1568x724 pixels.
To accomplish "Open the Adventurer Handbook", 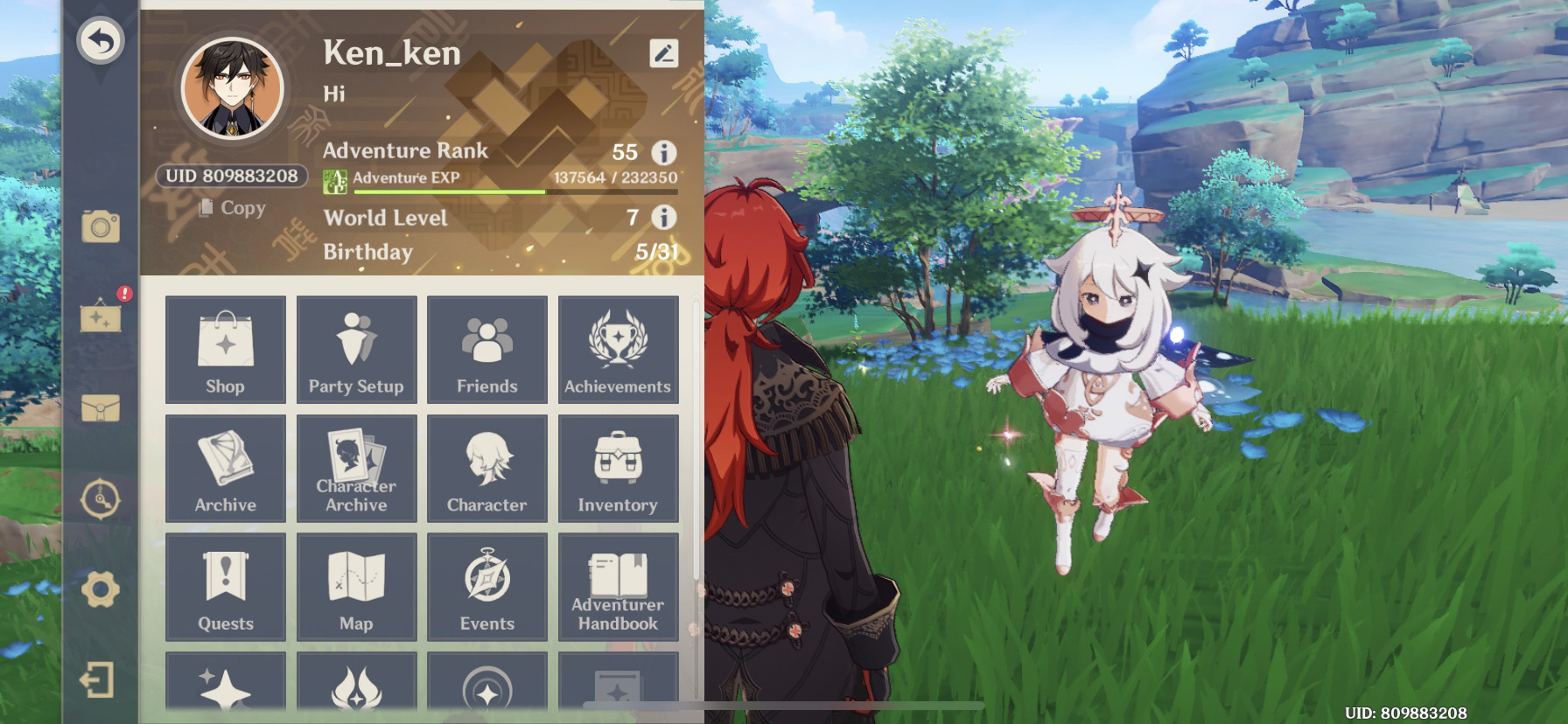I will (619, 587).
